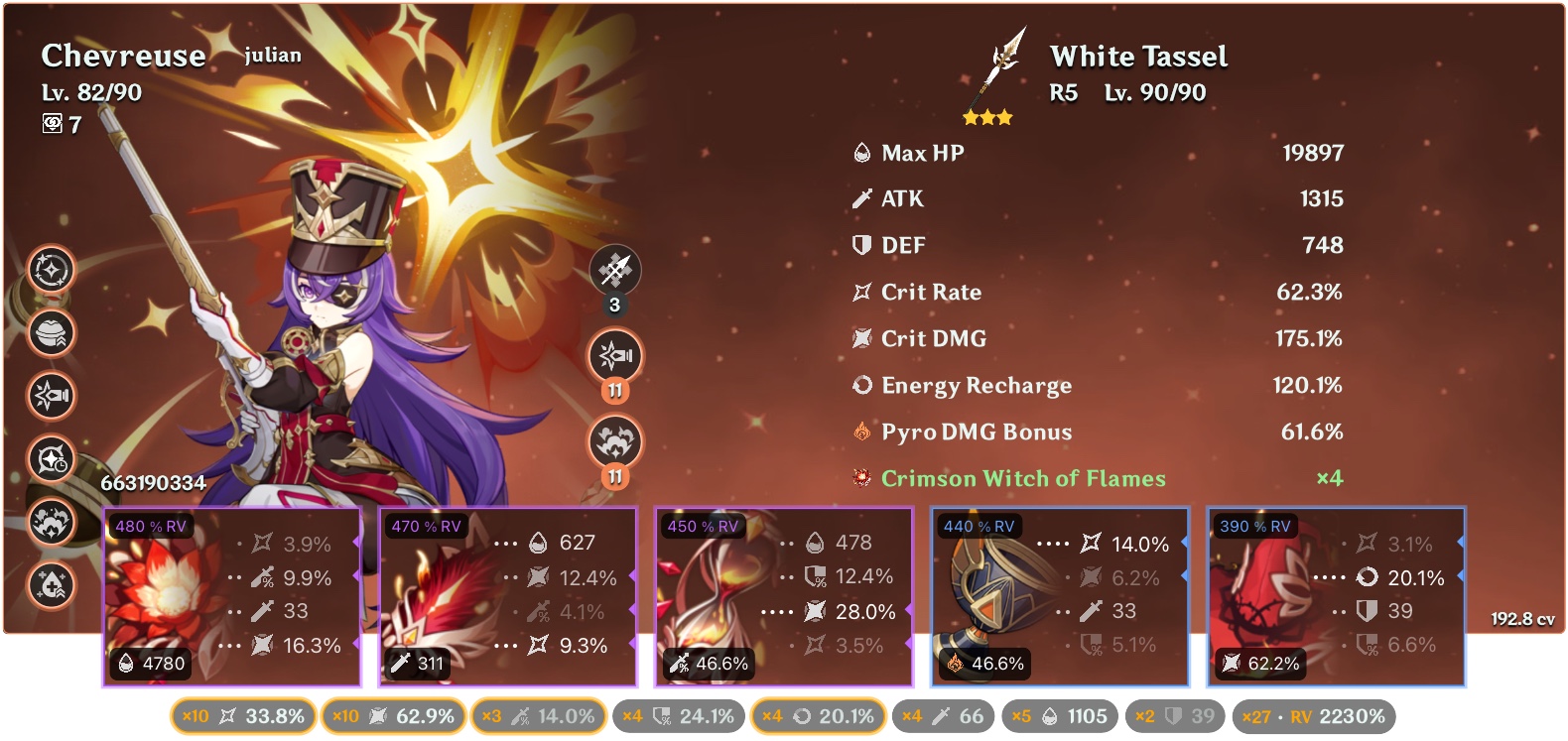The width and height of the screenshot is (1568, 741).
Task: Select the x27 RV 2230% summary chip
Action: point(1314,714)
